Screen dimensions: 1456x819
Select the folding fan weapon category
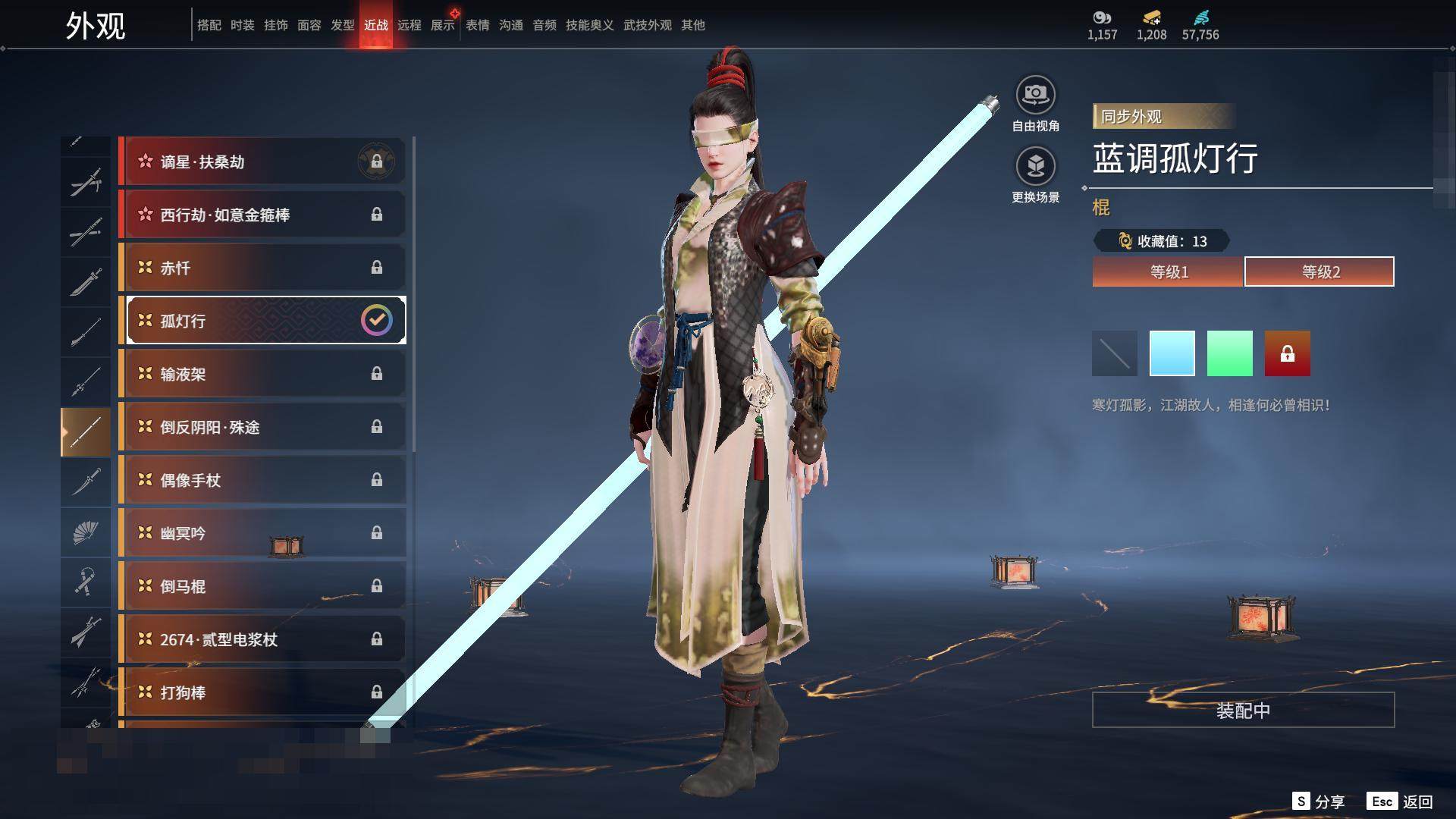86,532
